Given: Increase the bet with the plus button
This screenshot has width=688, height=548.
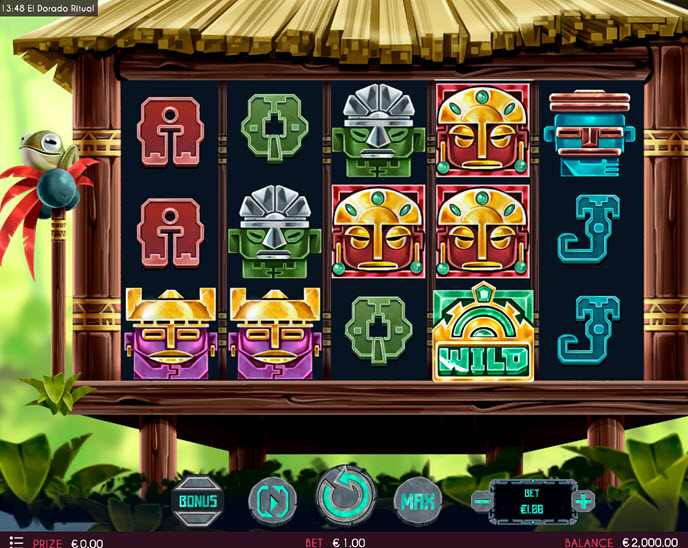Looking at the screenshot, I should 583,499.
